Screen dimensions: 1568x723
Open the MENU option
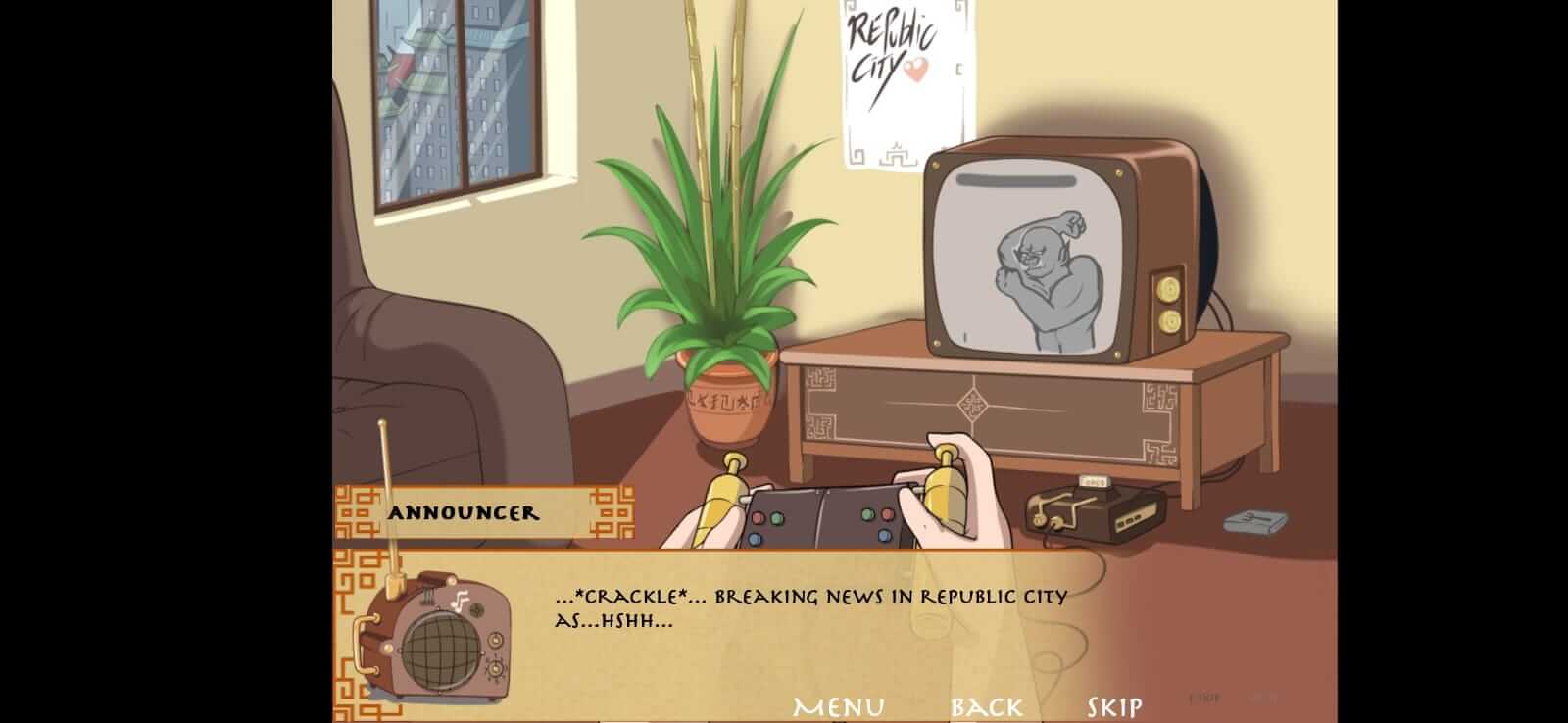click(838, 703)
